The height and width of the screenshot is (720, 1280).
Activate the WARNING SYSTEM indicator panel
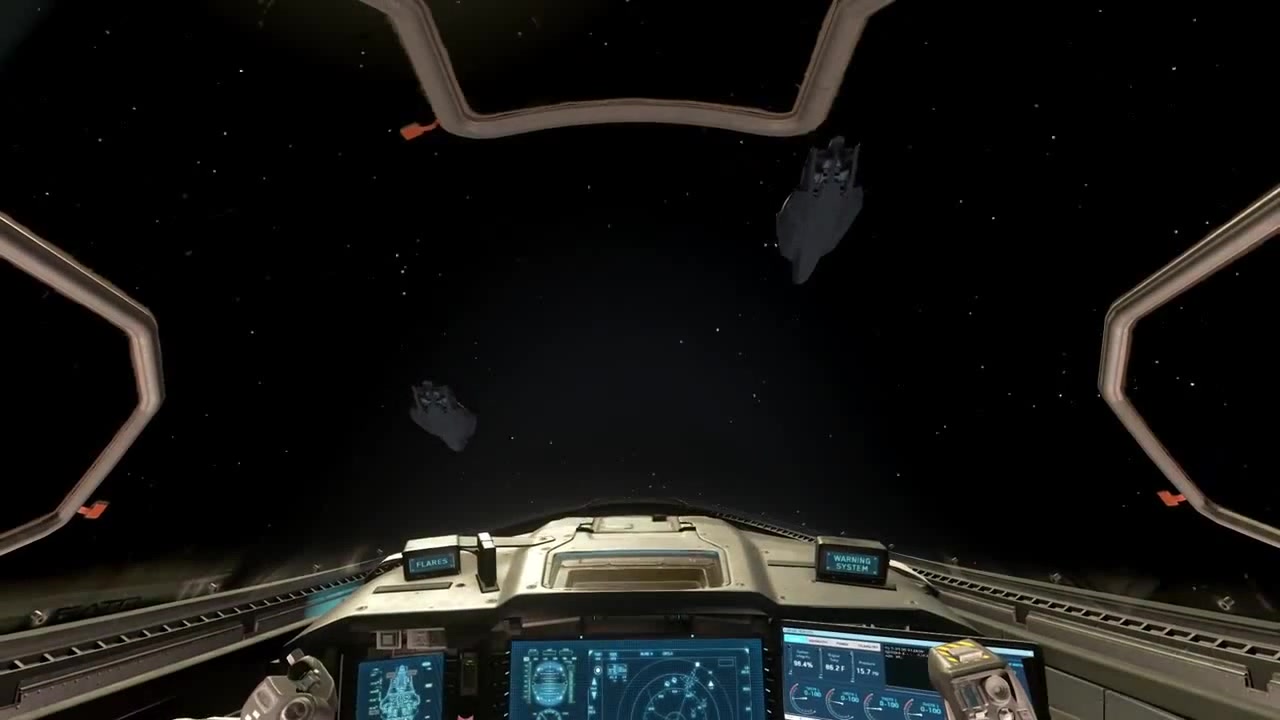pyautogui.click(x=852, y=563)
